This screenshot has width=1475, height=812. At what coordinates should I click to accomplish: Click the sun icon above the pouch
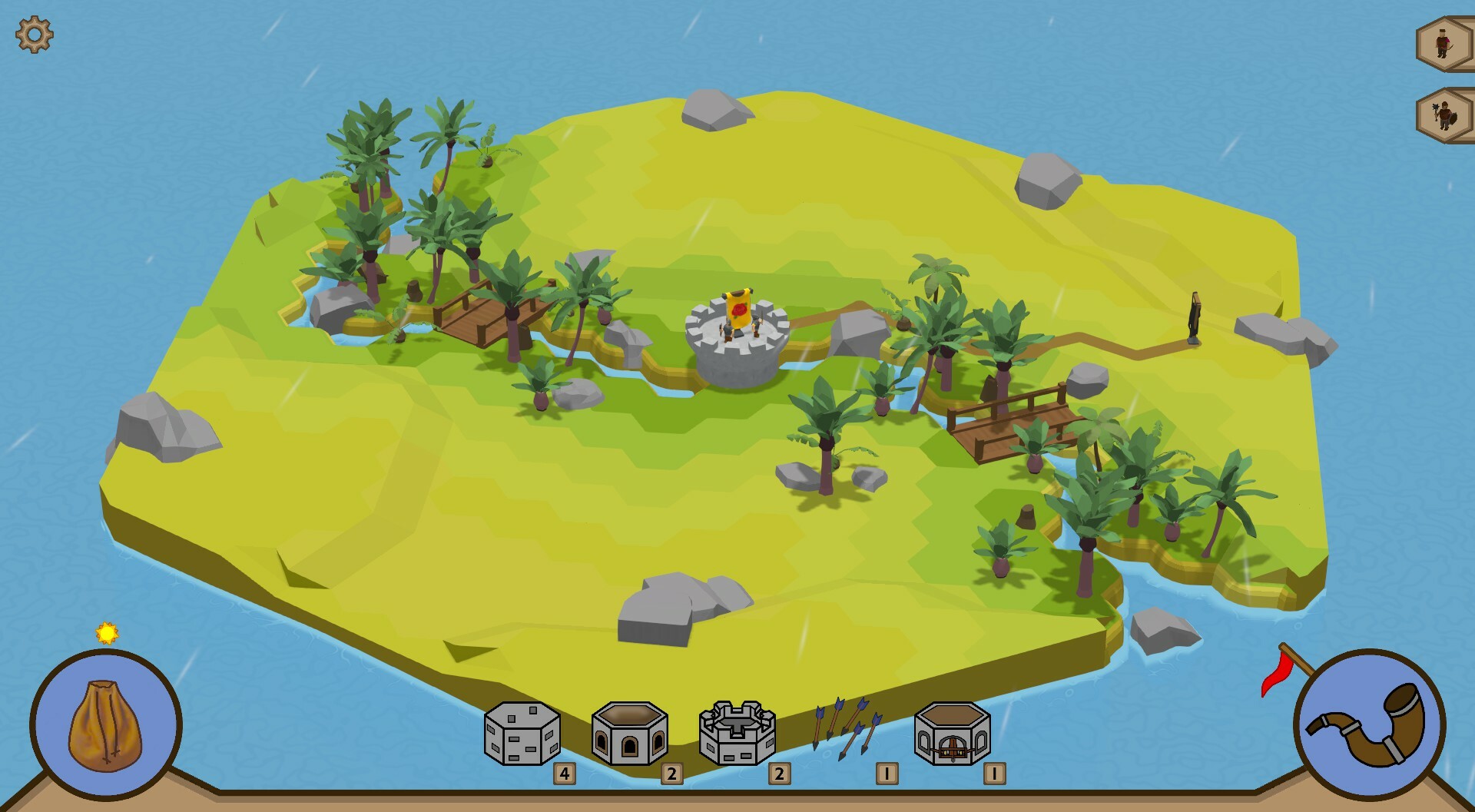pyautogui.click(x=107, y=631)
